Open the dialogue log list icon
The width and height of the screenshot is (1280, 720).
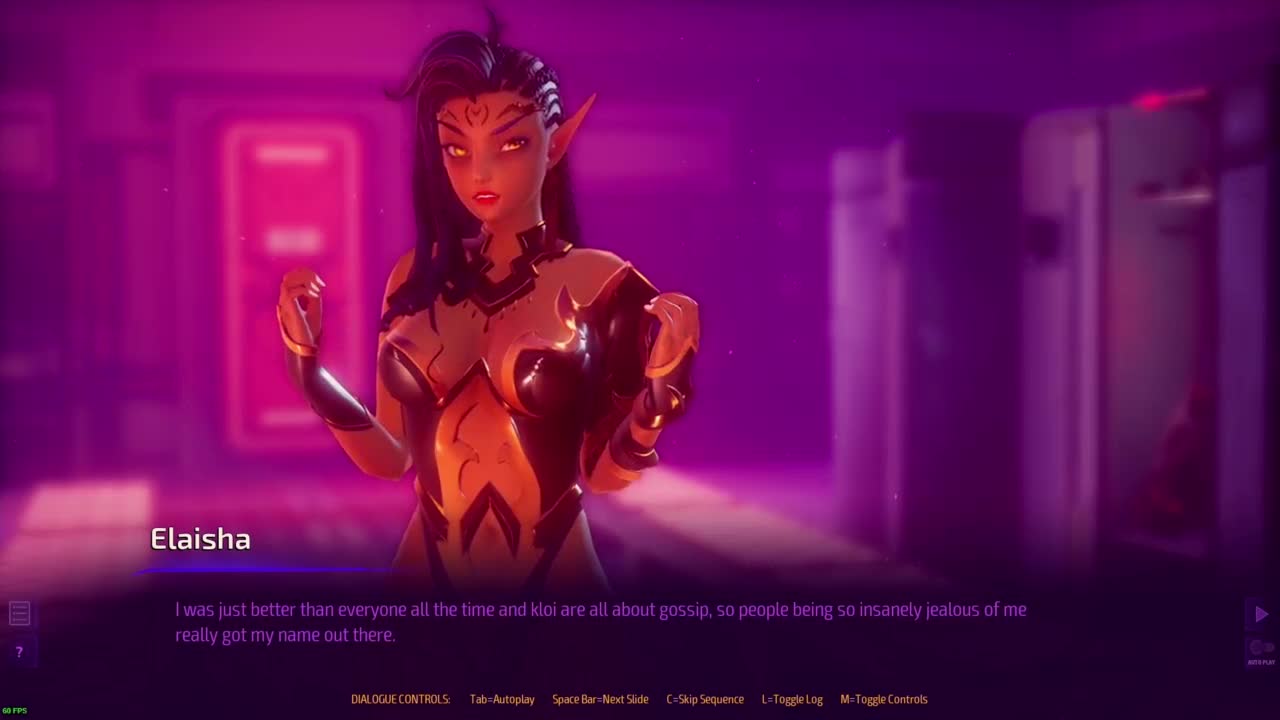19,613
